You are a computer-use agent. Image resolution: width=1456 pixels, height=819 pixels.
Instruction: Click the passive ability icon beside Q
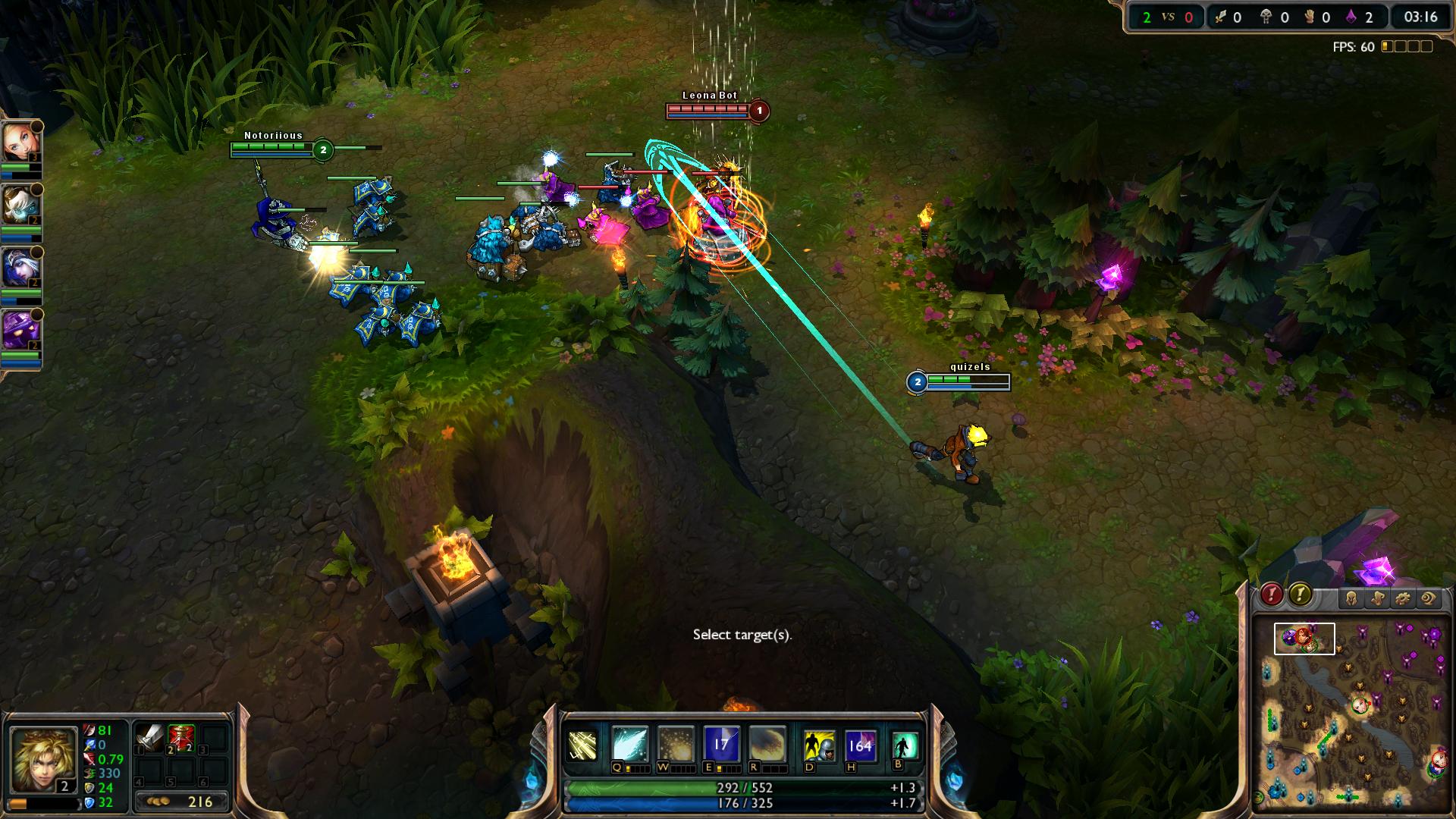click(x=582, y=745)
